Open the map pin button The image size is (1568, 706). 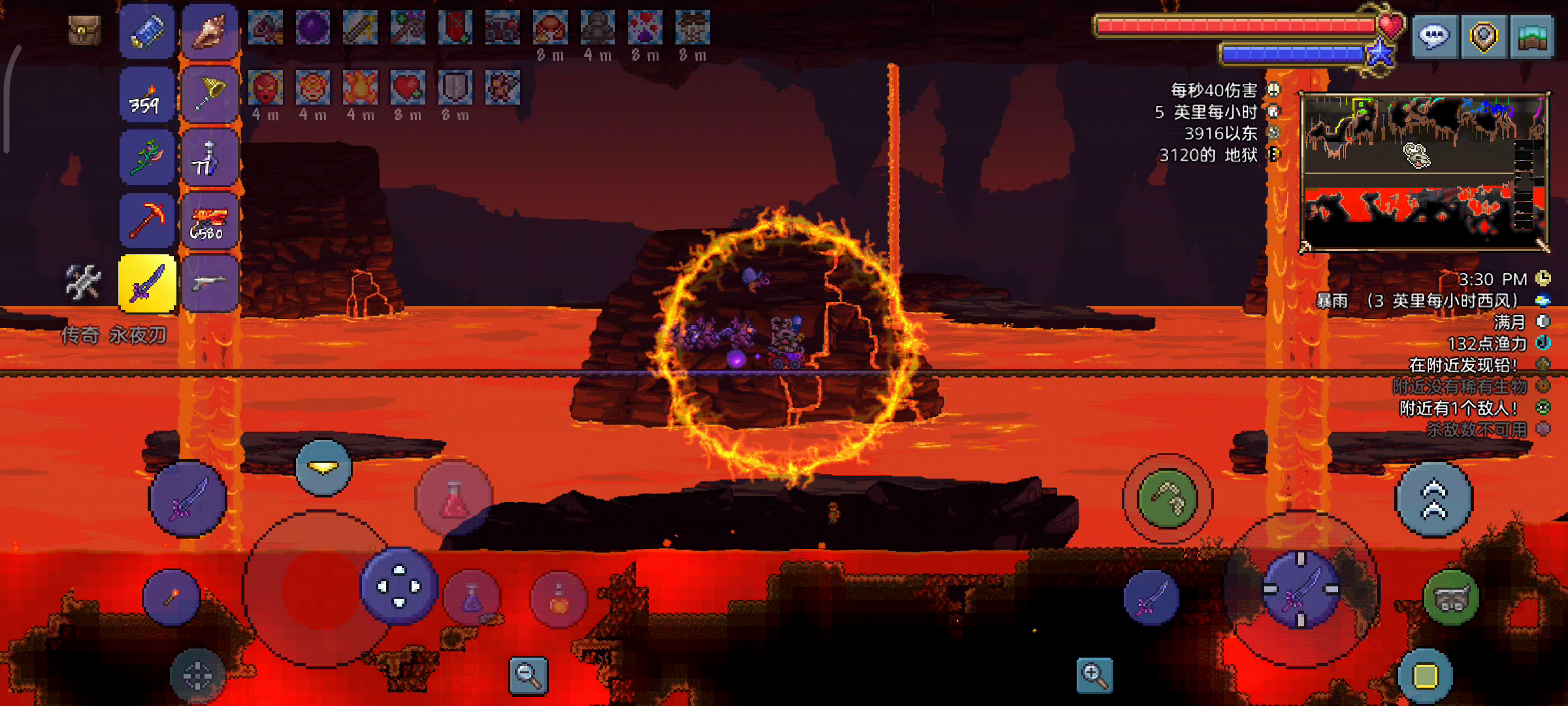click(1483, 37)
